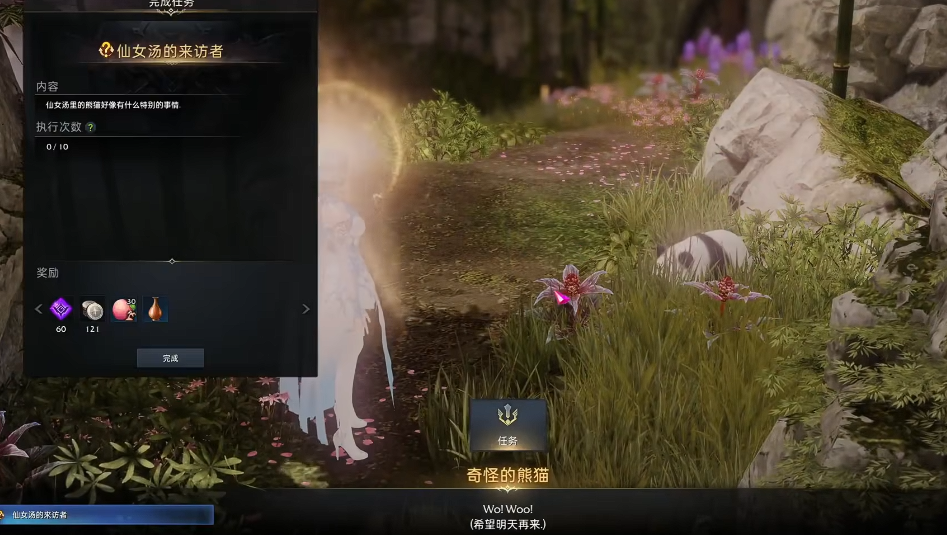Click the 完成 button to complete quest

[170, 358]
